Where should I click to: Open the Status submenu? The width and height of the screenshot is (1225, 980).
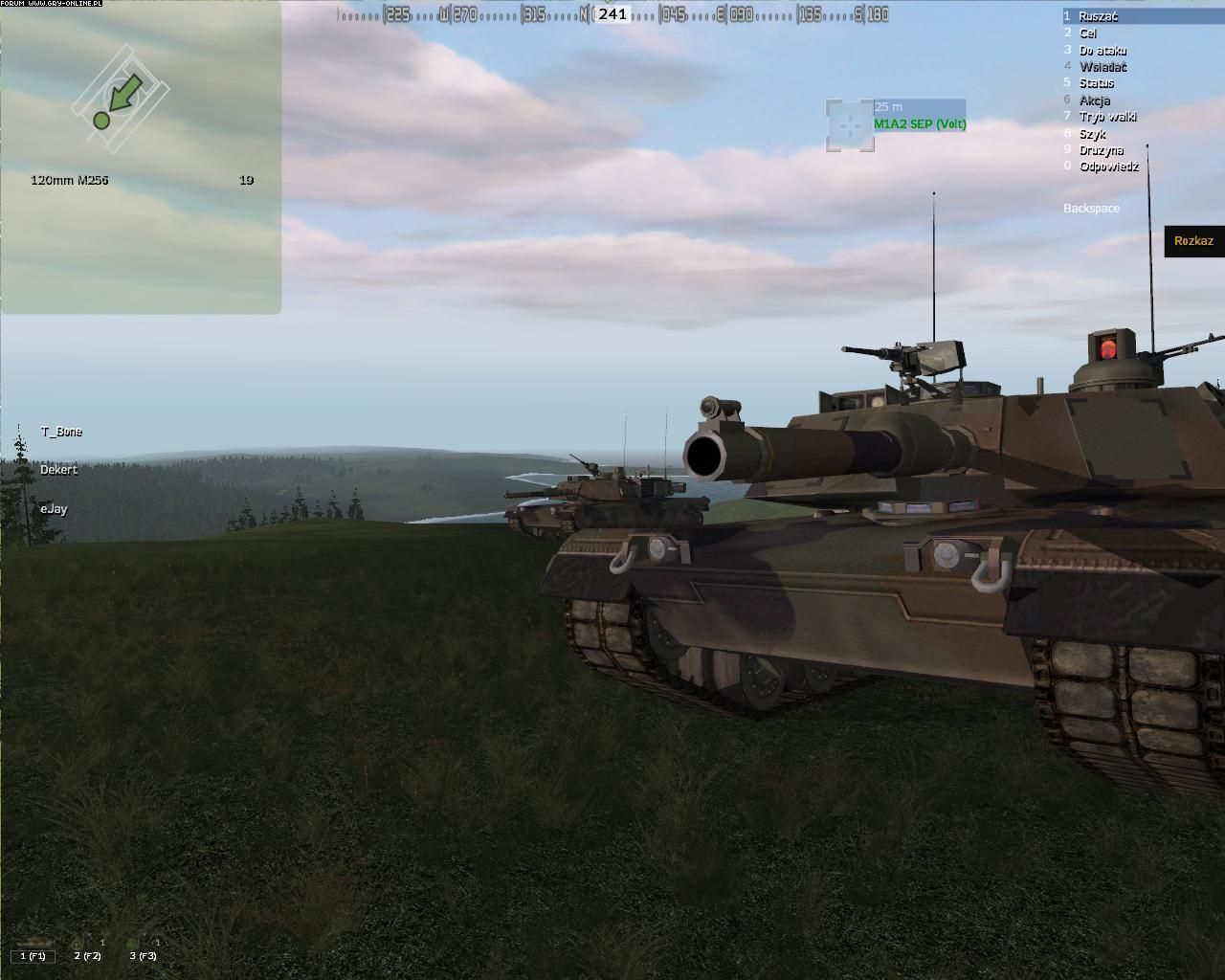click(x=1096, y=83)
